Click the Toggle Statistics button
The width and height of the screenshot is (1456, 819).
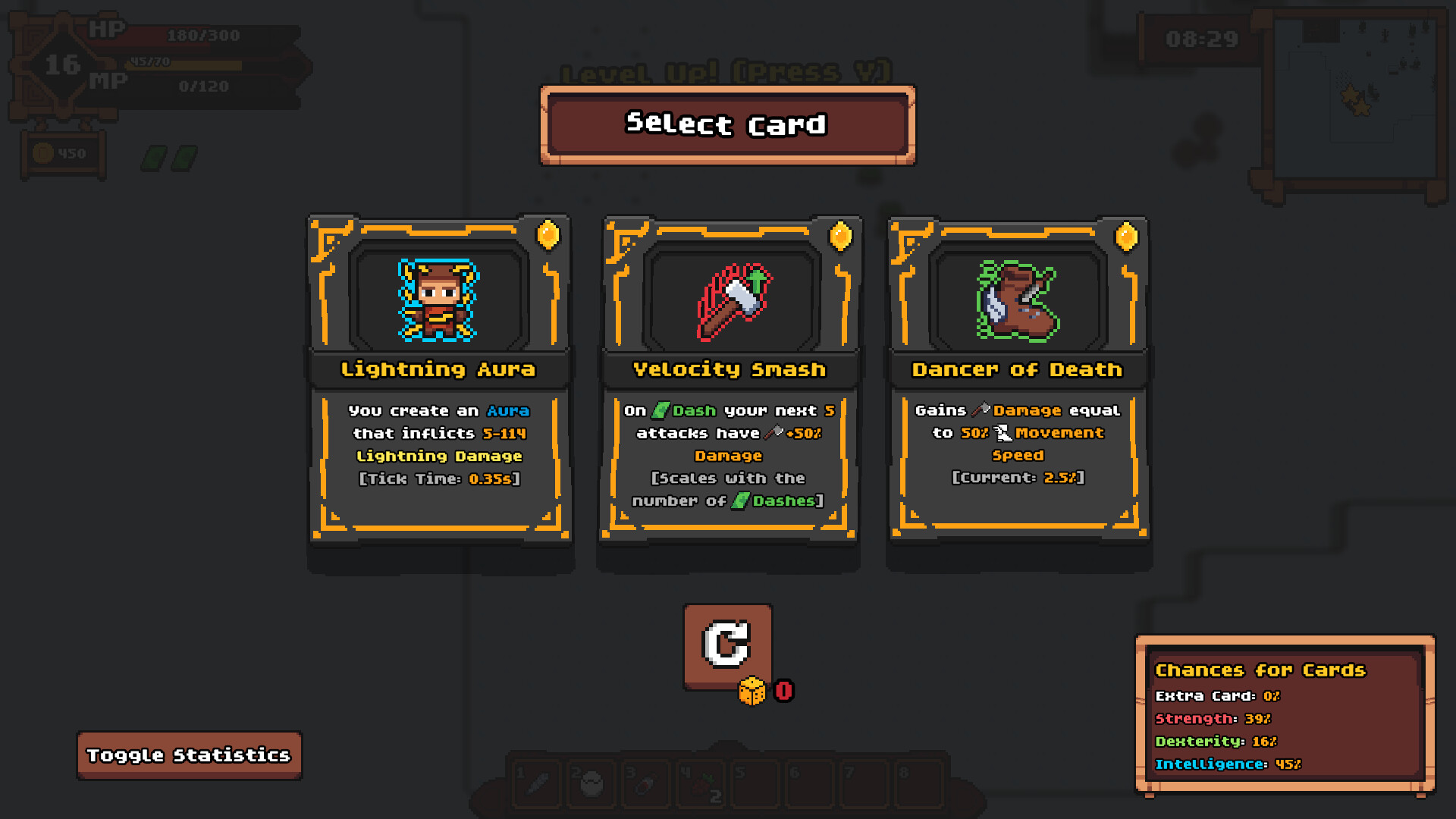click(x=189, y=755)
